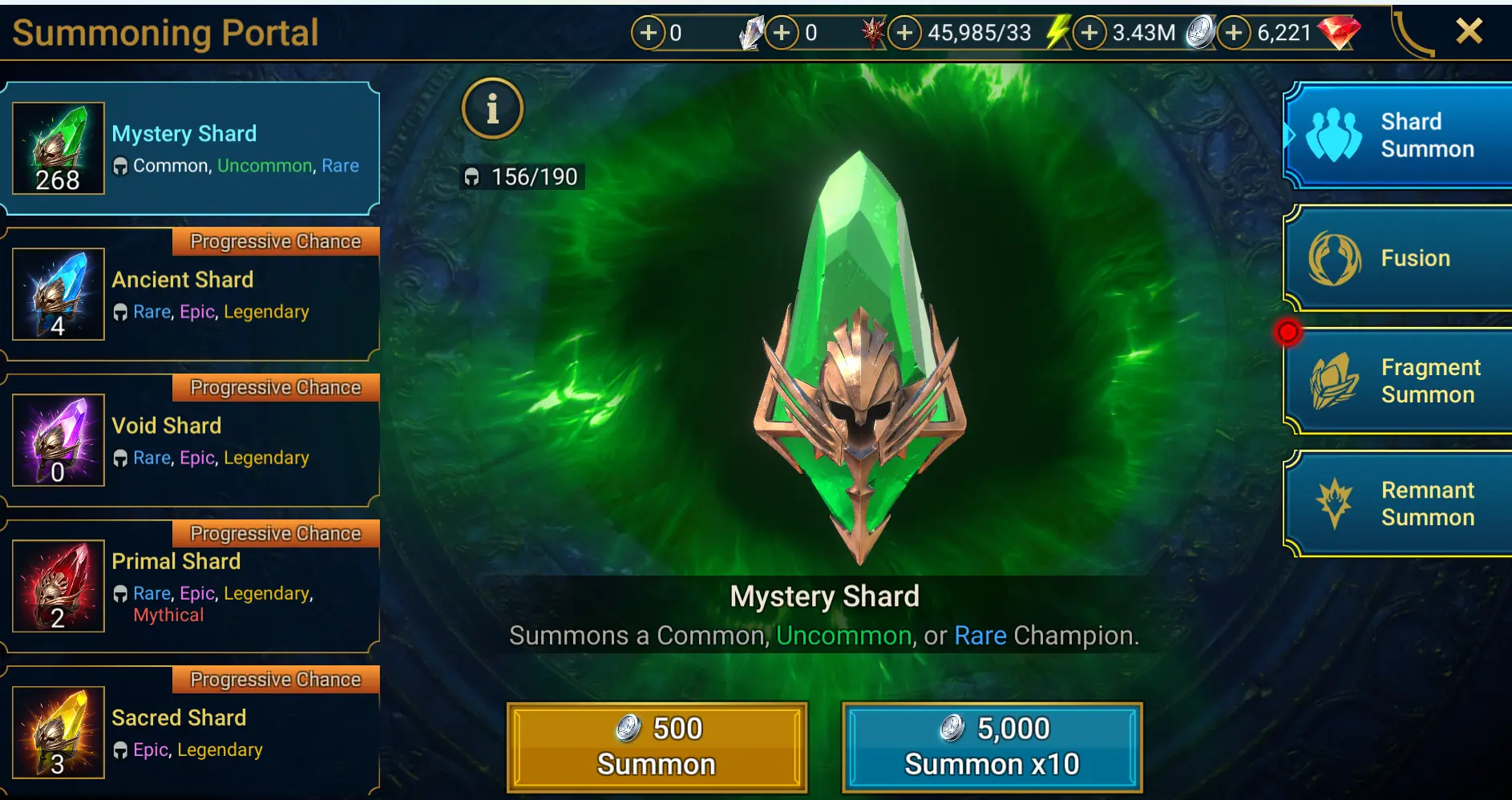This screenshot has height=800, width=1512.
Task: Click plus beside the arcane crystal counter
Action: coord(651,33)
